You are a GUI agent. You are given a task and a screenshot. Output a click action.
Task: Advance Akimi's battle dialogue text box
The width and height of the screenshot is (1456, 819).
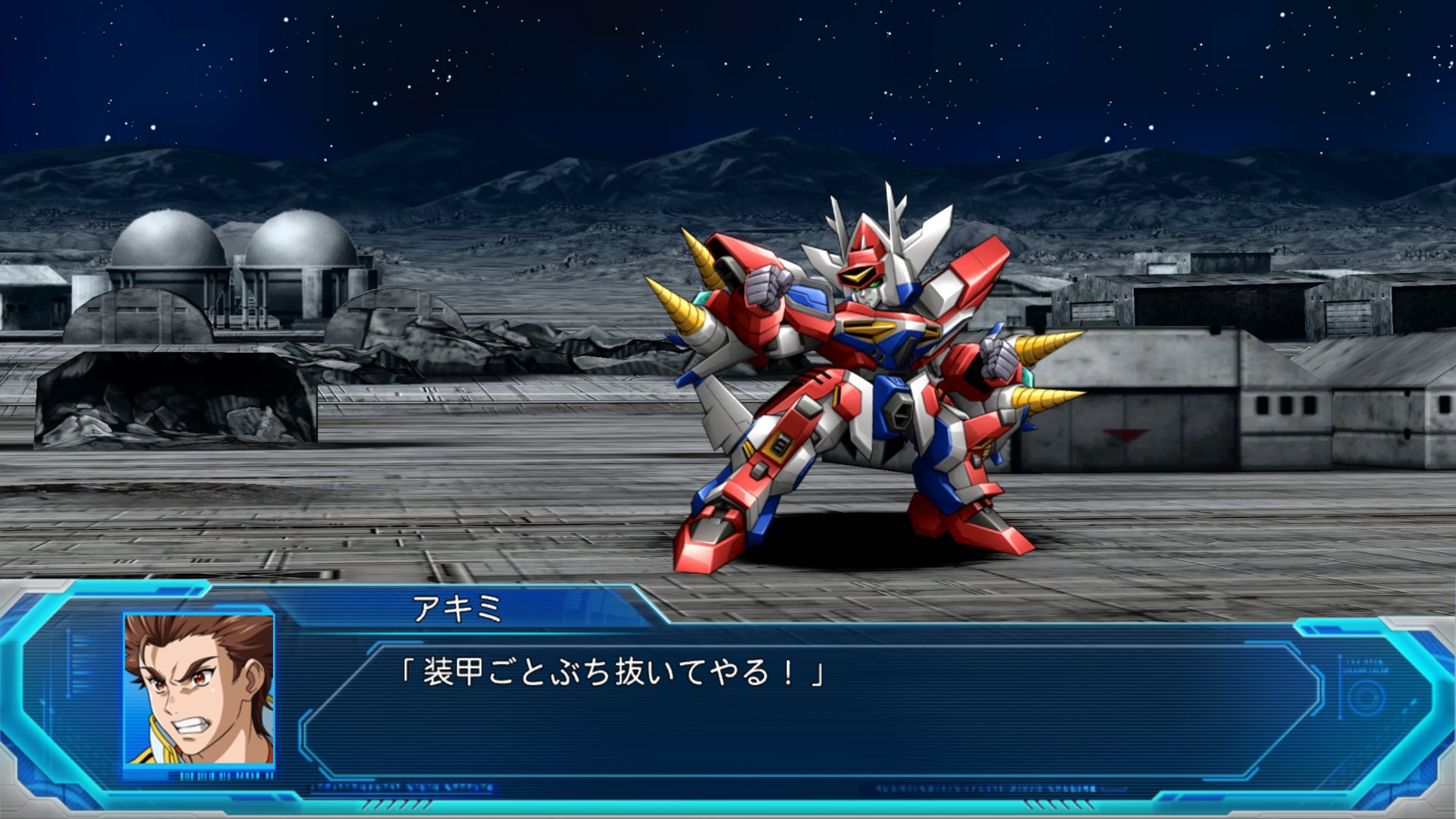811,709
